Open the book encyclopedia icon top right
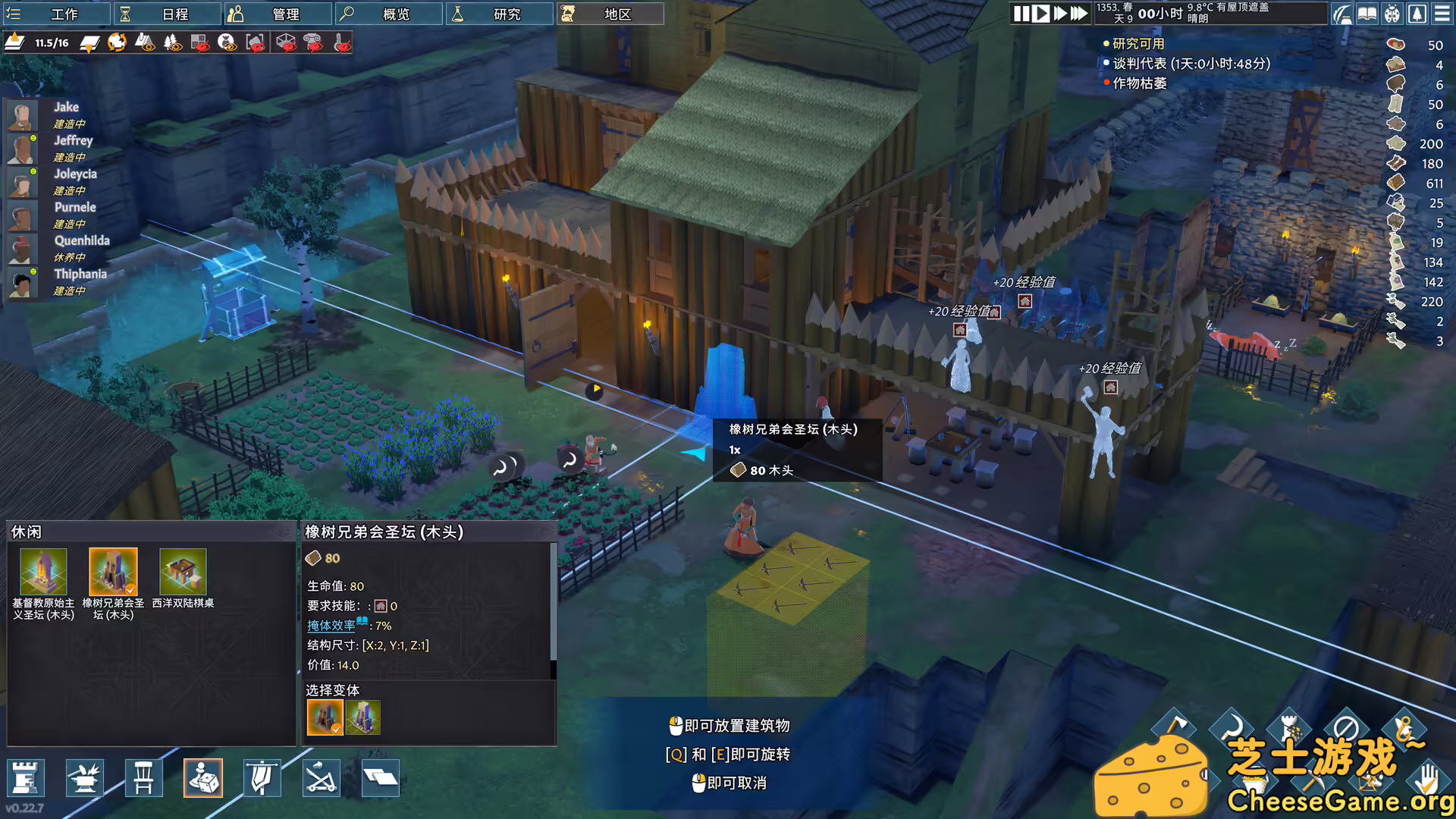This screenshot has height=819, width=1456. point(1367,14)
